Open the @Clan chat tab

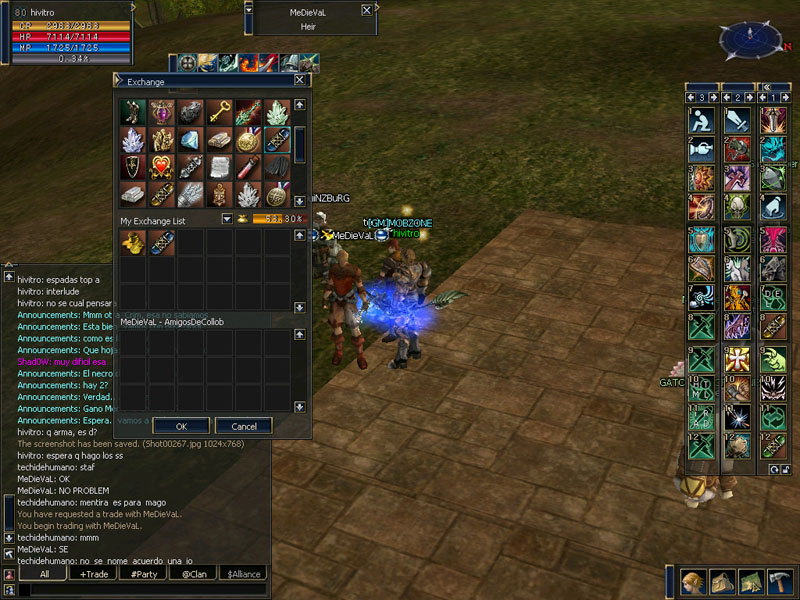(x=194, y=574)
